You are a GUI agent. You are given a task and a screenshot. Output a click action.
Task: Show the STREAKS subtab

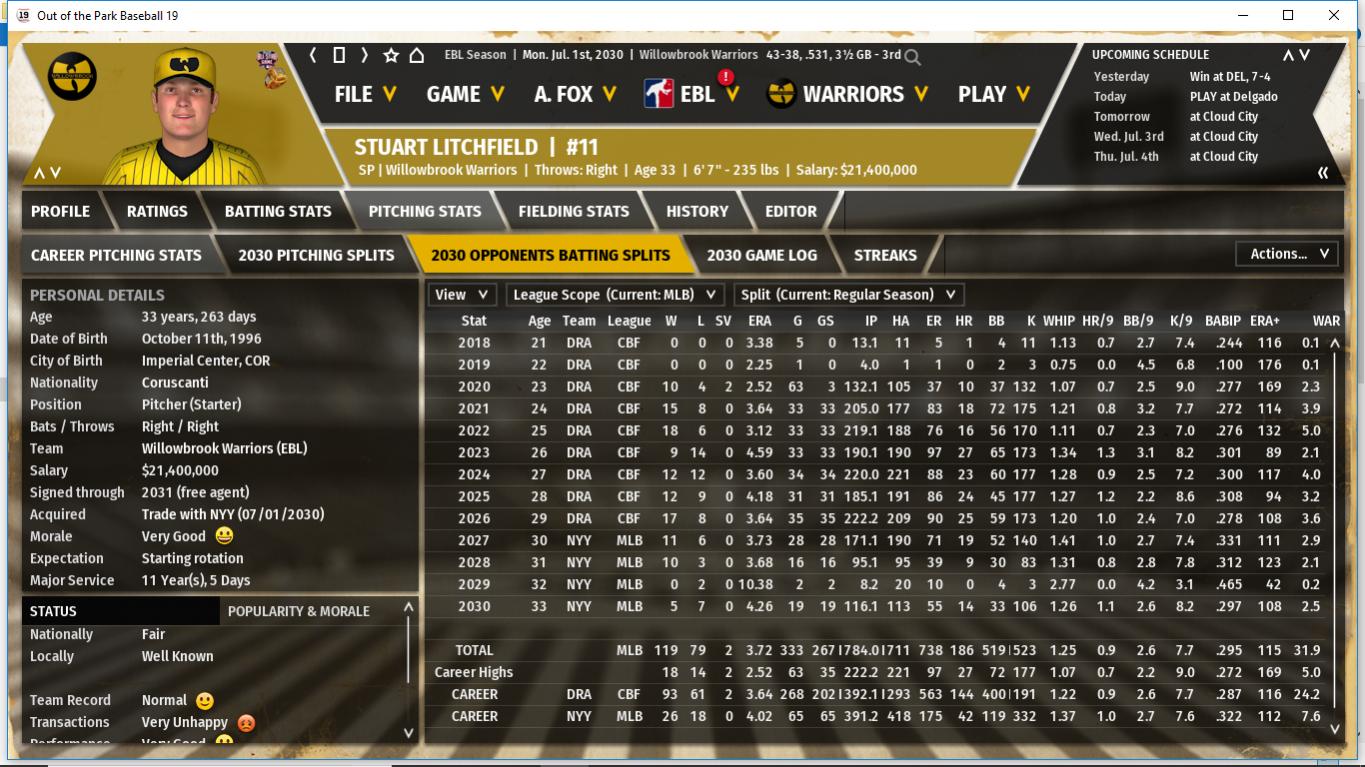pyautogui.click(x=885, y=255)
